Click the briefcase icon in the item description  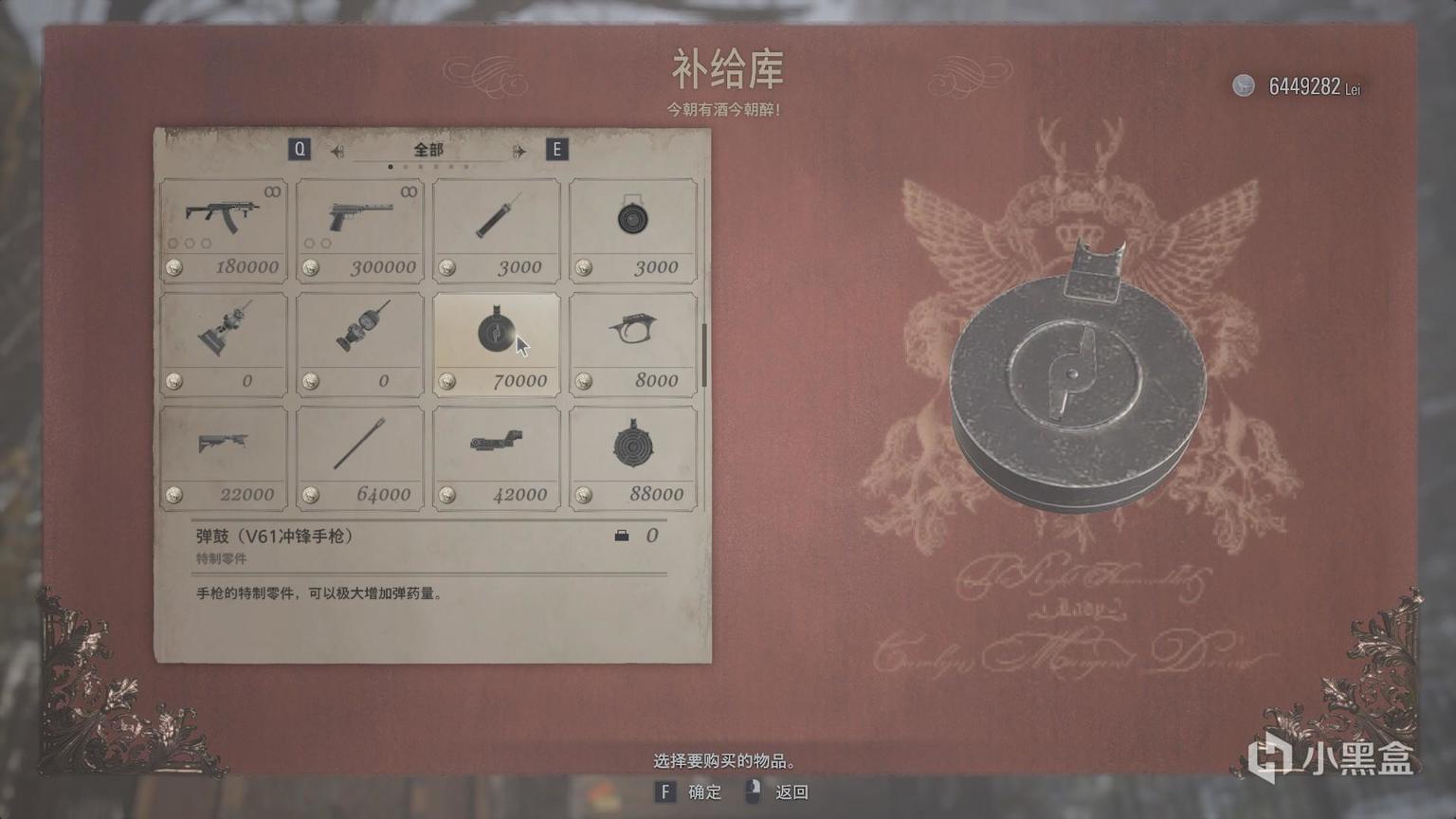point(621,536)
